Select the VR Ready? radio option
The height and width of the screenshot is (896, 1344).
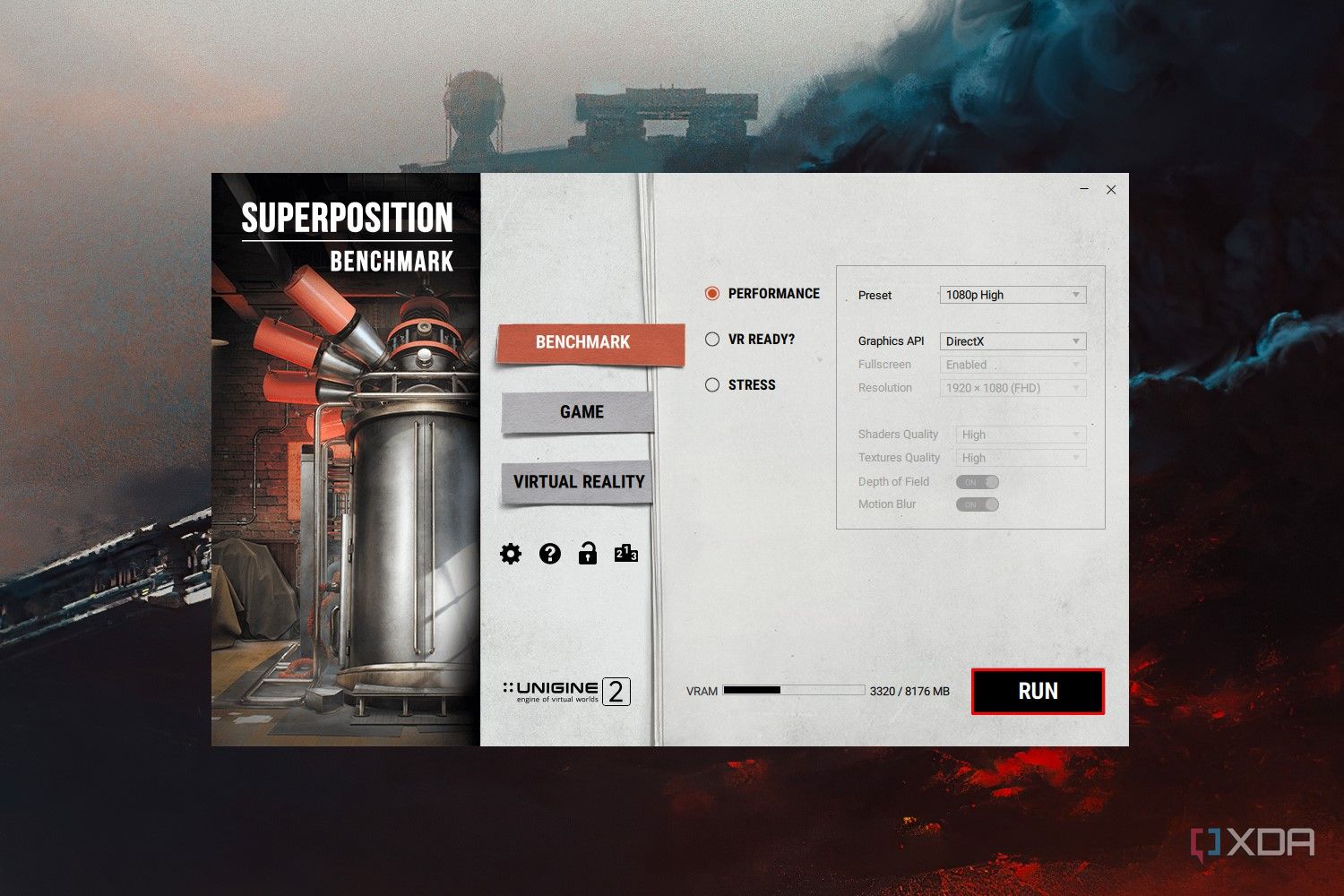[x=712, y=340]
